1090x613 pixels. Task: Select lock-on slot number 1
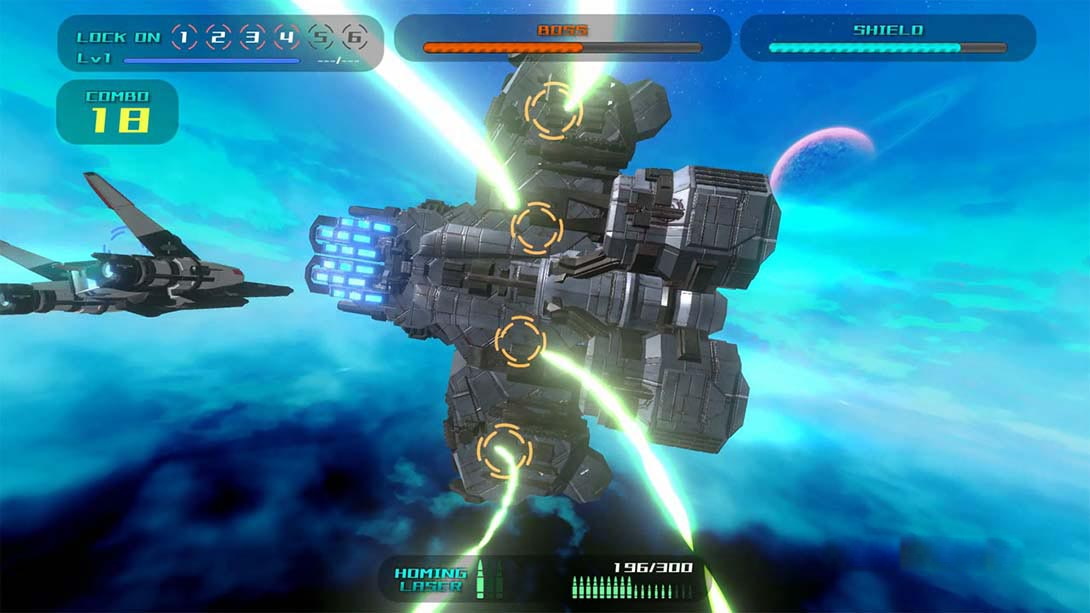click(x=184, y=38)
